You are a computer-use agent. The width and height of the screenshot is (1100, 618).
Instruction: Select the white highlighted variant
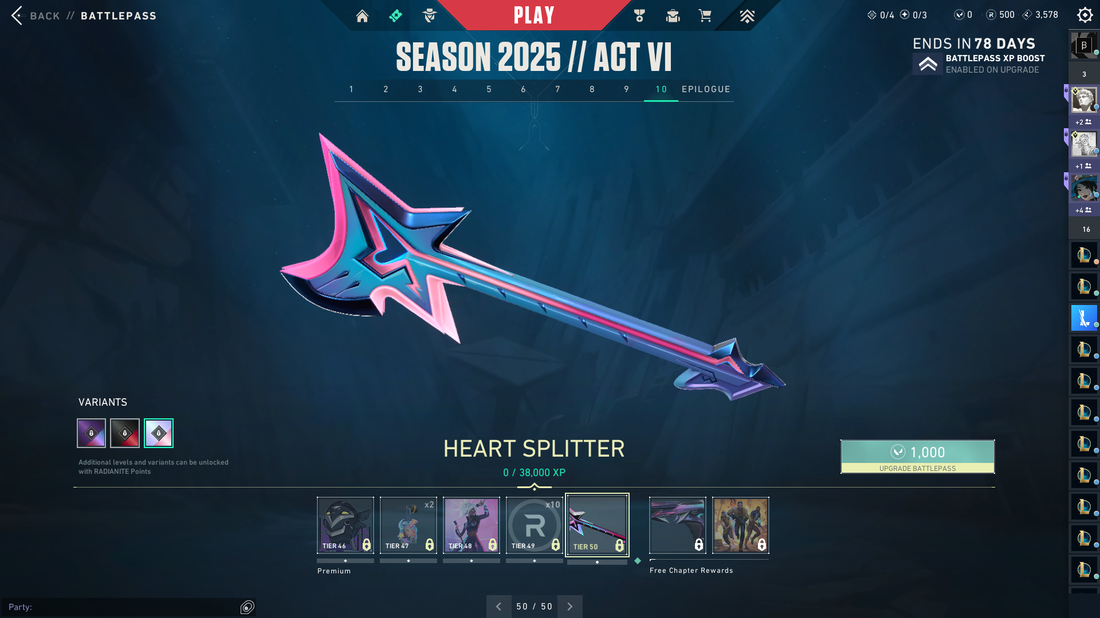point(159,433)
